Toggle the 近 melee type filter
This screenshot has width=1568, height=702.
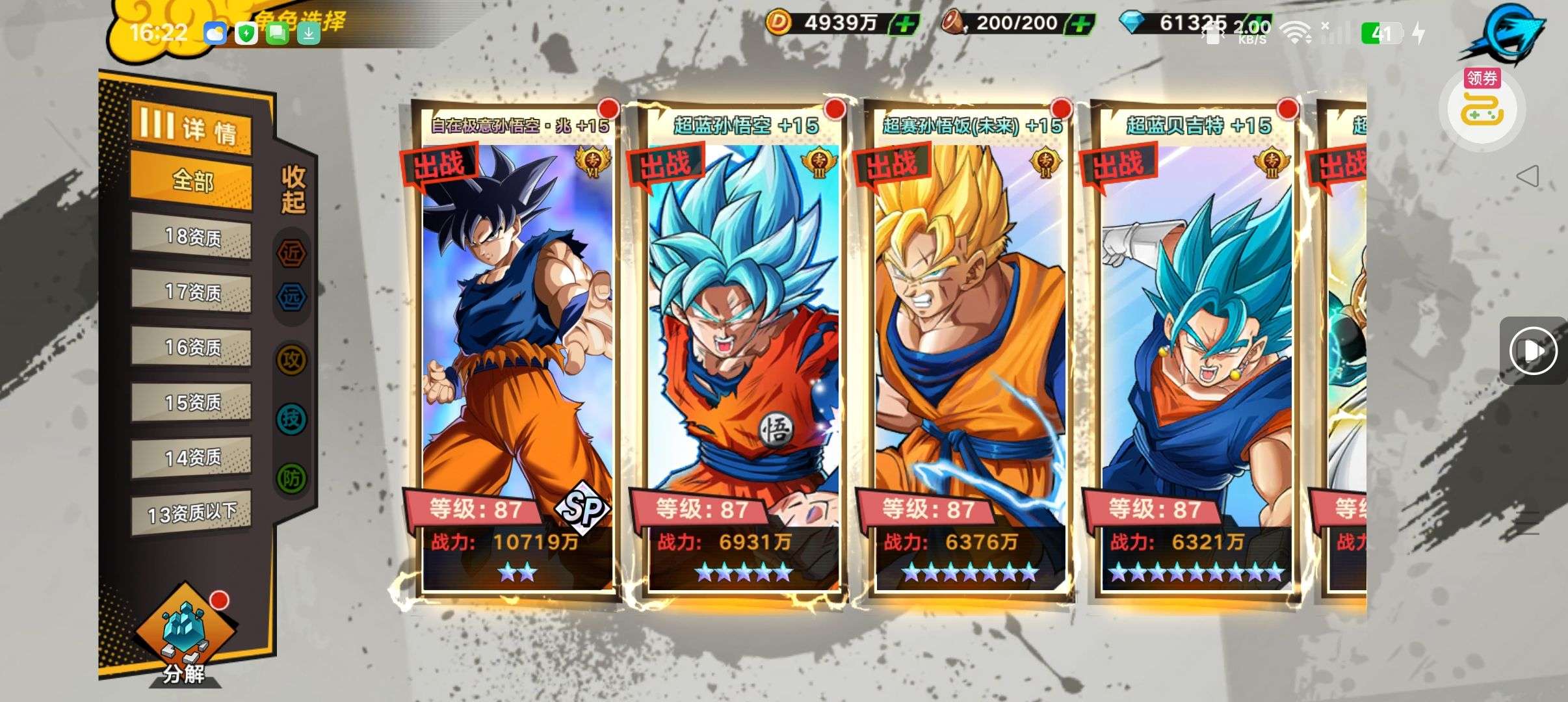click(291, 252)
